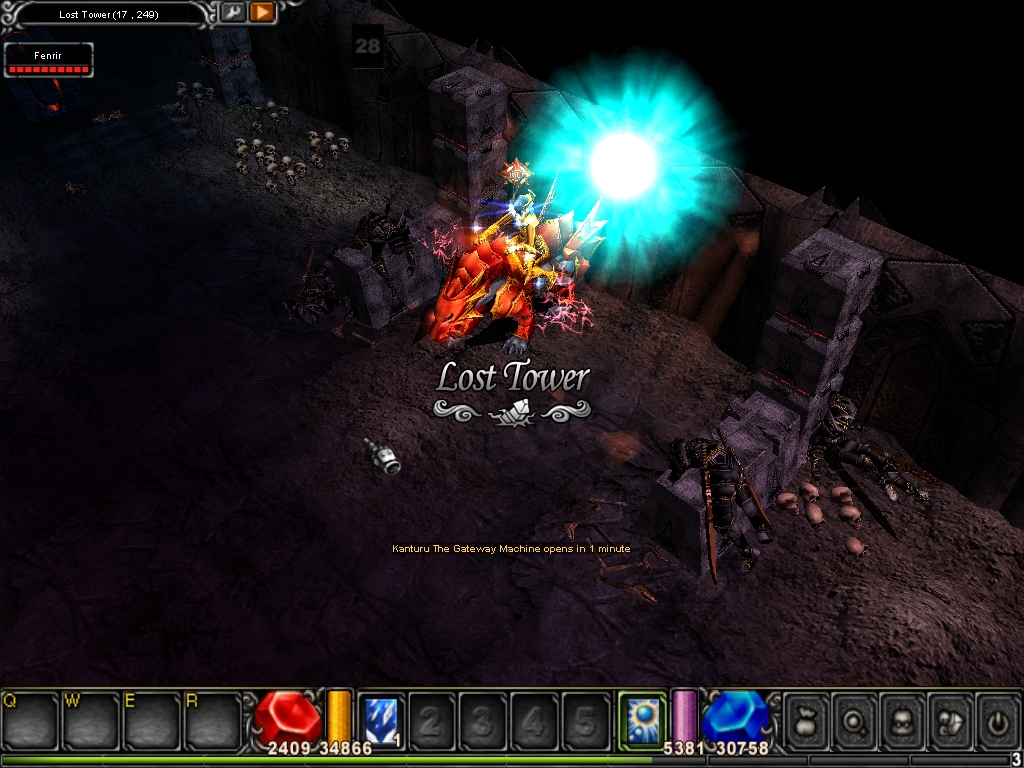Open the wrench settings button
The image size is (1024, 768).
[233, 13]
